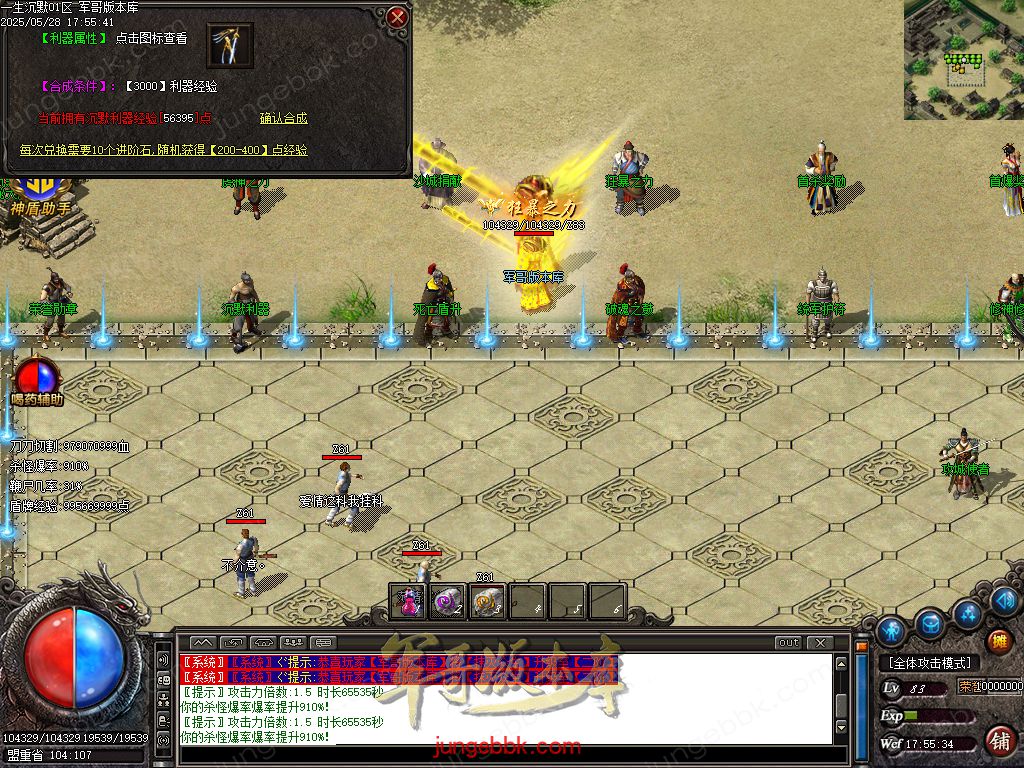Screen dimensions: 1024x768
Task: Close the weapon synthesis dialog
Action: [x=397, y=17]
